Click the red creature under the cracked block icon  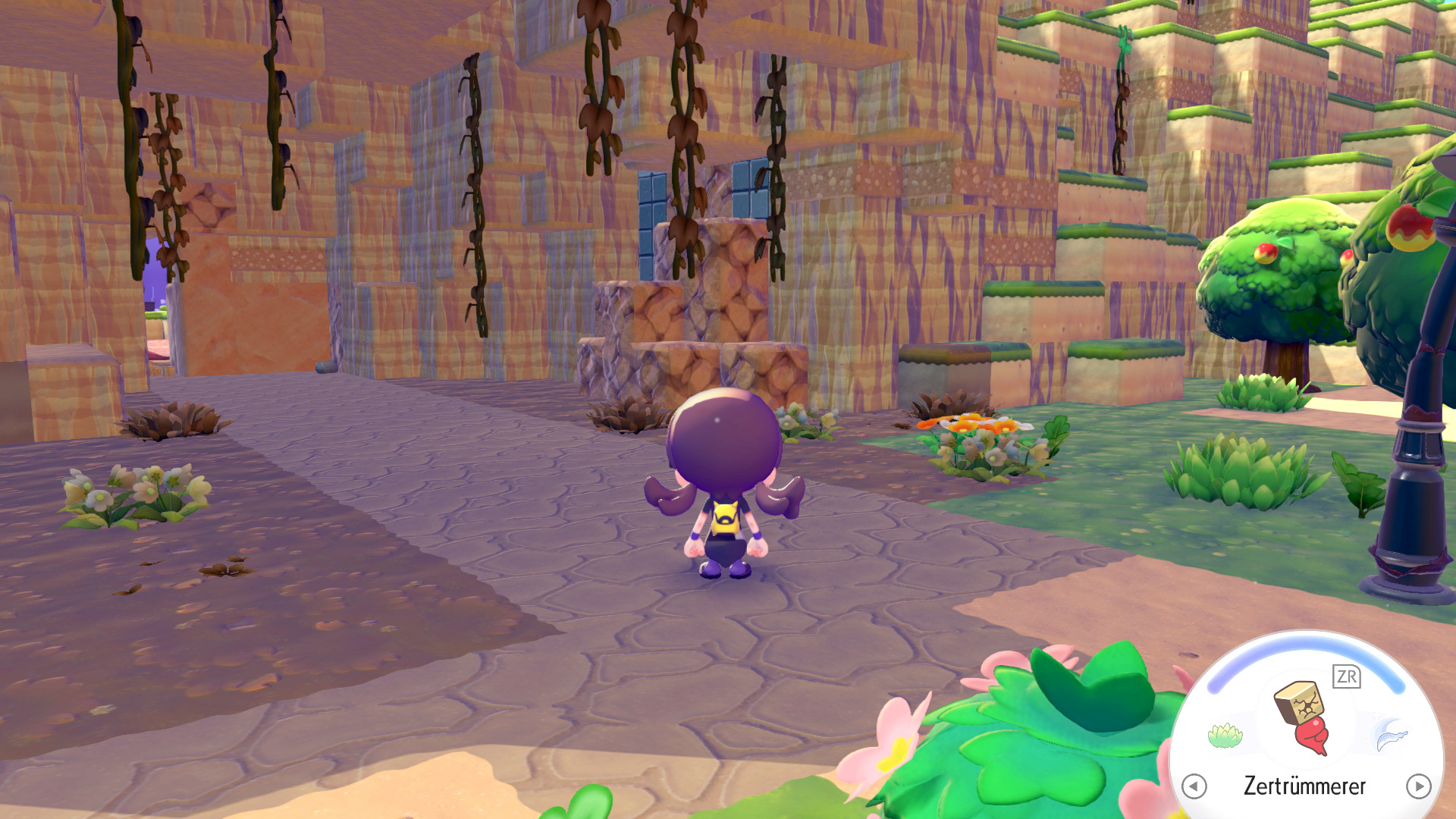pyautogui.click(x=1313, y=737)
